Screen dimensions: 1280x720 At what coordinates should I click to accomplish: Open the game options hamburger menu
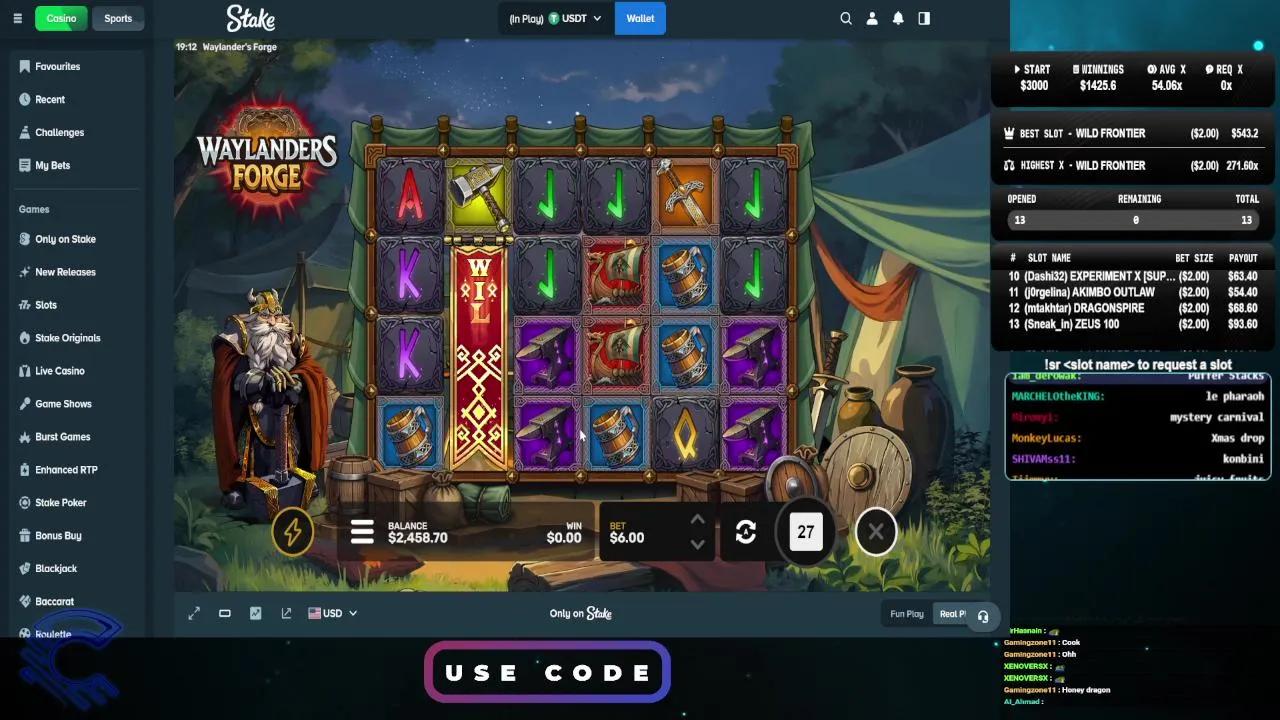[x=362, y=531]
